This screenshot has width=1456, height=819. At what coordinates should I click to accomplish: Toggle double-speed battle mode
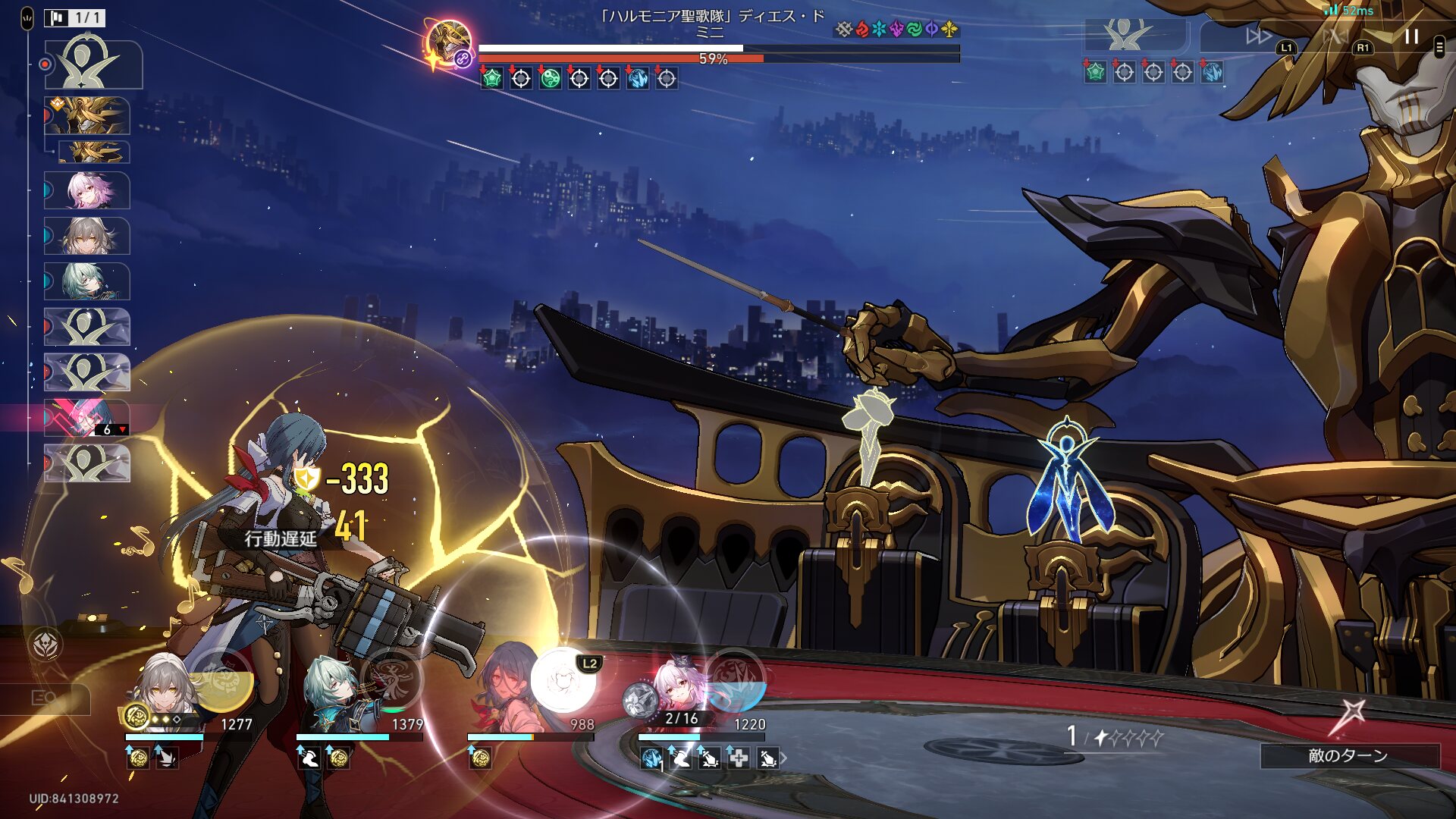tap(1258, 36)
